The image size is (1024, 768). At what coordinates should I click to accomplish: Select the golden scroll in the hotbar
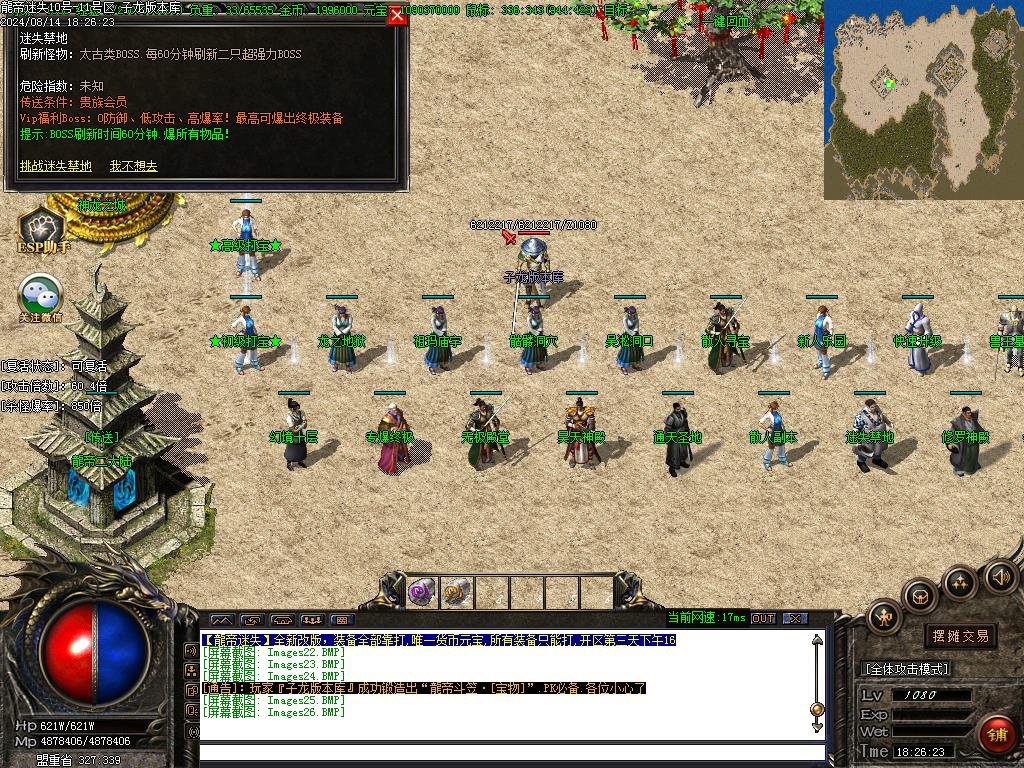click(x=457, y=592)
